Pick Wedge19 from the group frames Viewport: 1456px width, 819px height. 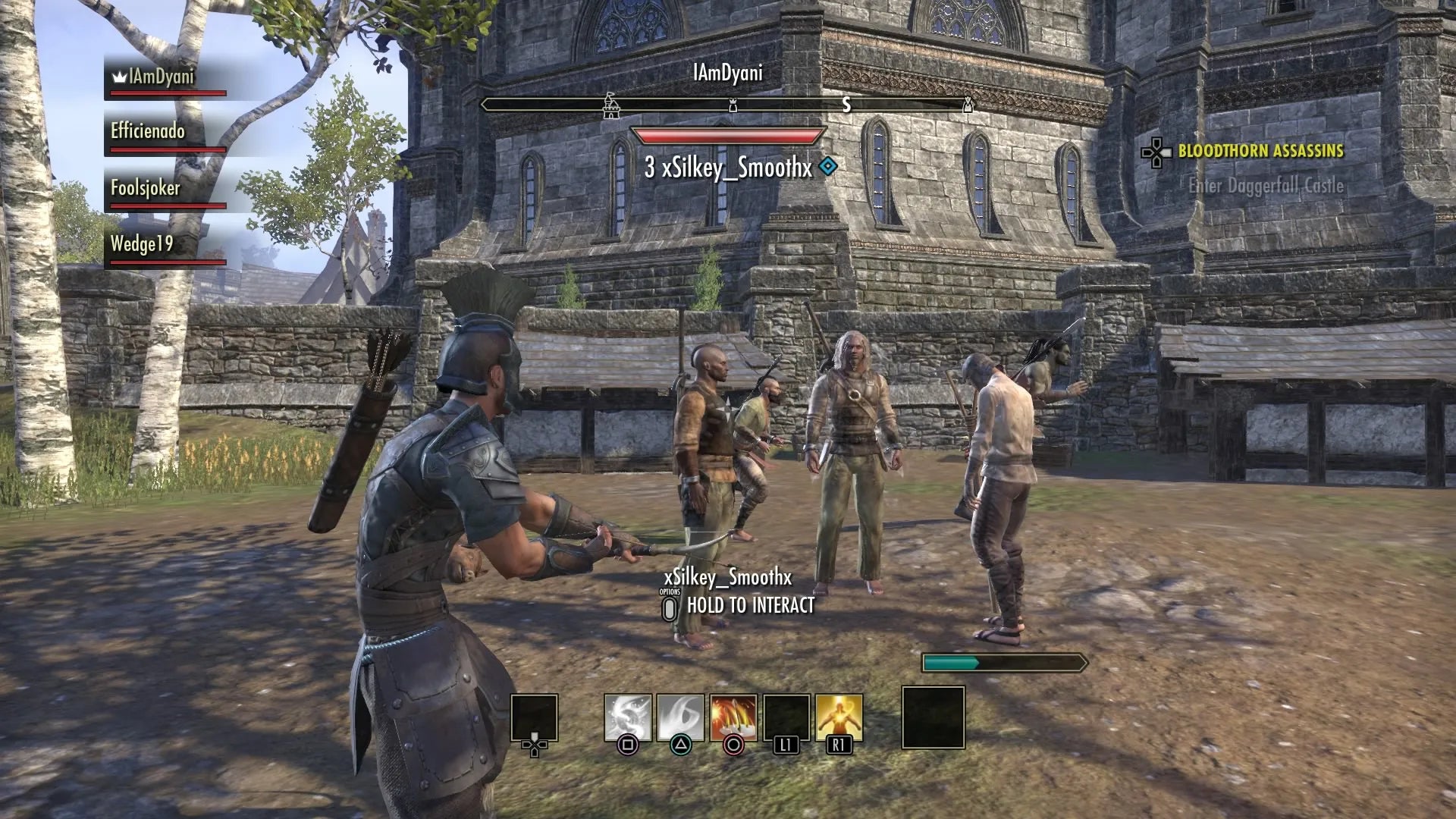pos(142,244)
